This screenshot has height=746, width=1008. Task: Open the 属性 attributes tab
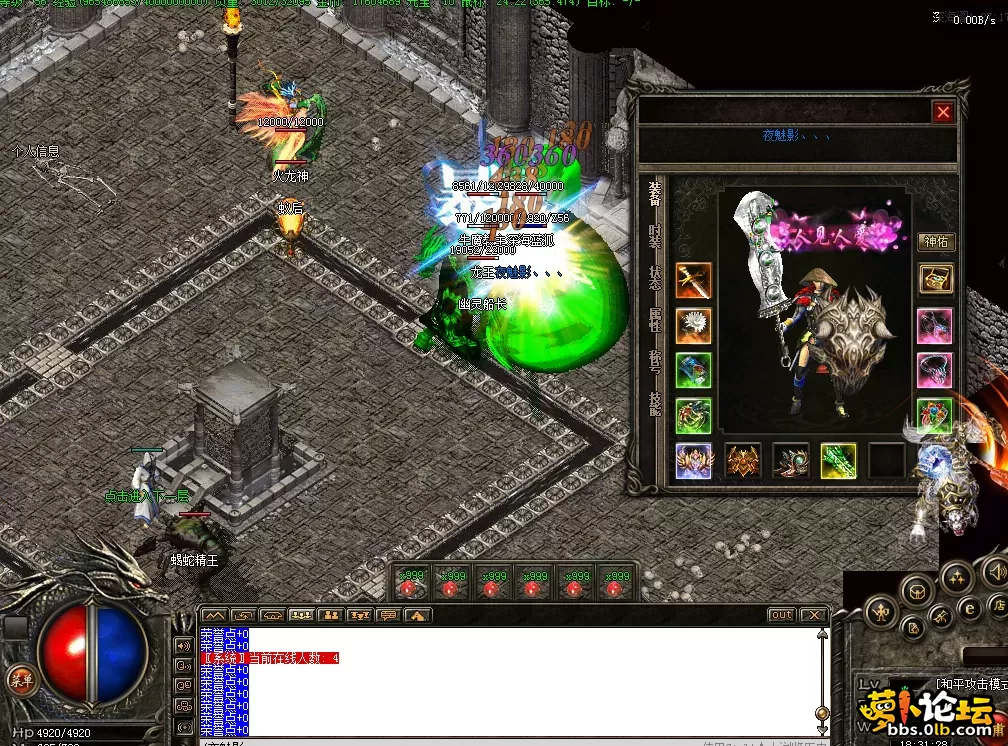pos(654,320)
